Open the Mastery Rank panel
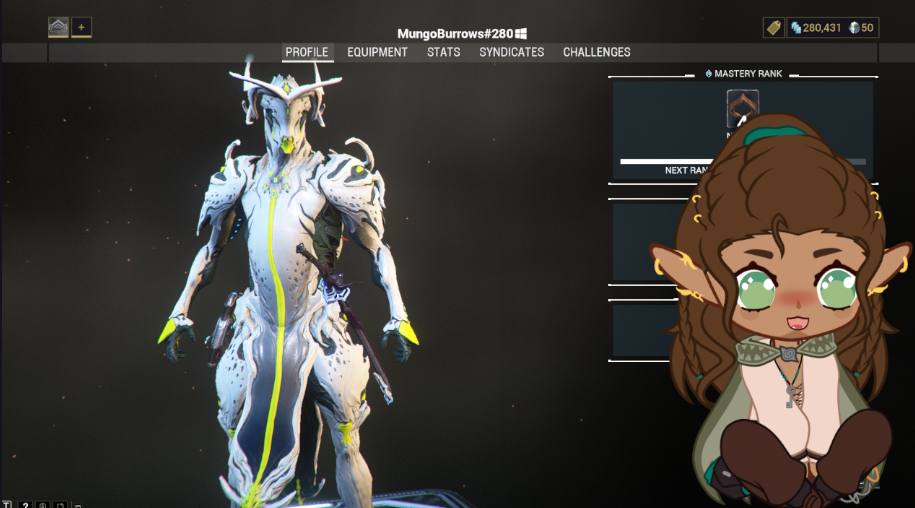Image resolution: width=915 pixels, height=508 pixels. coord(742,74)
